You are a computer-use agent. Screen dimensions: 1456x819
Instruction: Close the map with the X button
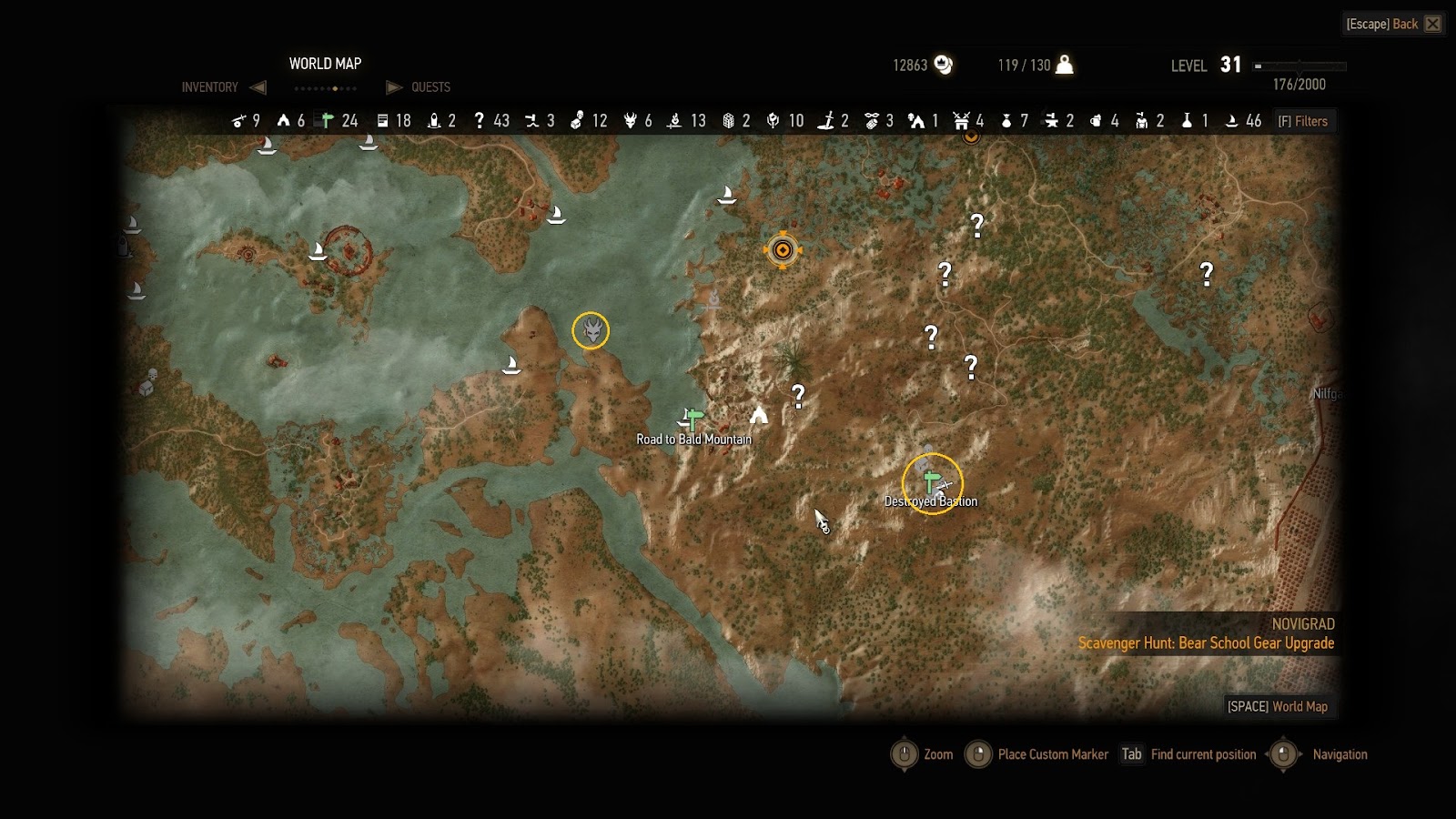[1433, 24]
